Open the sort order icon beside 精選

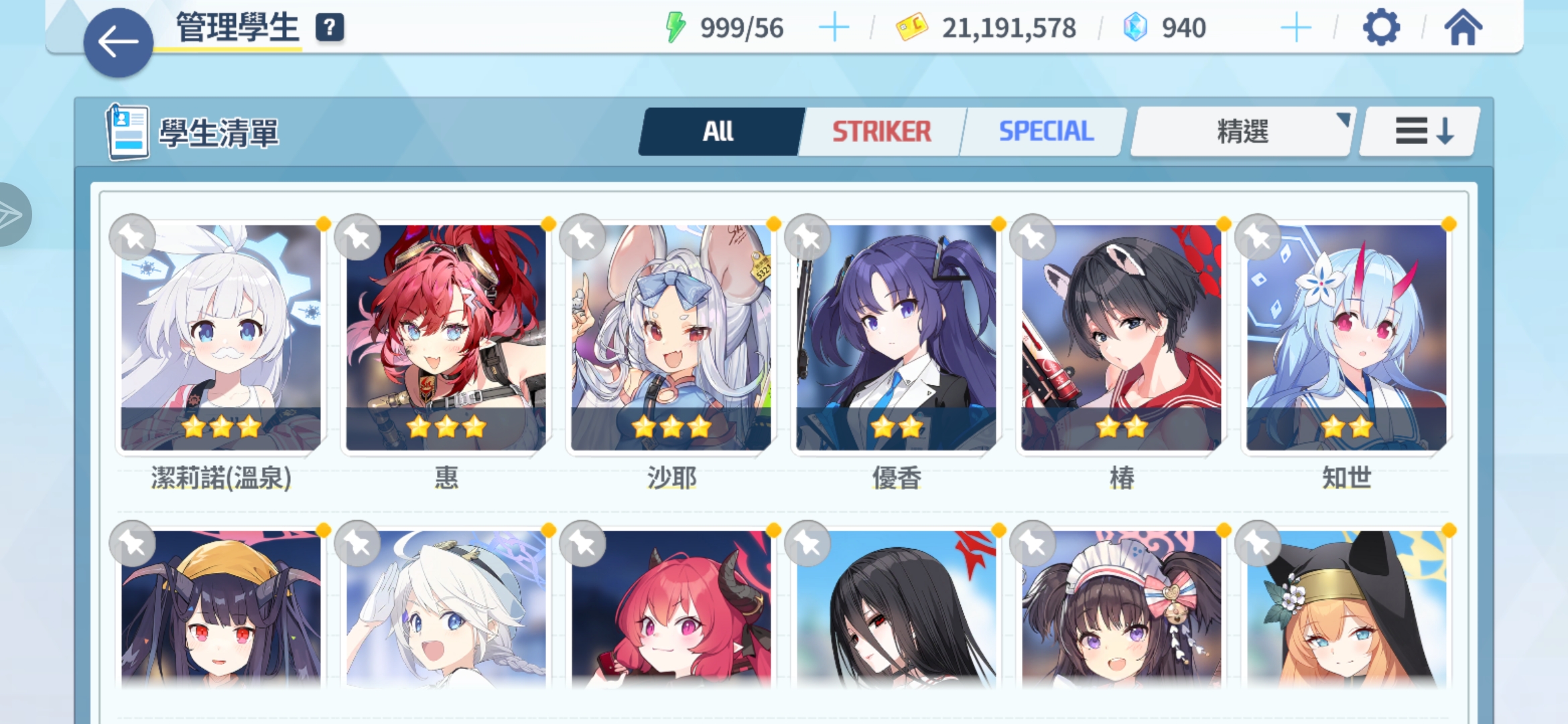click(x=1419, y=131)
